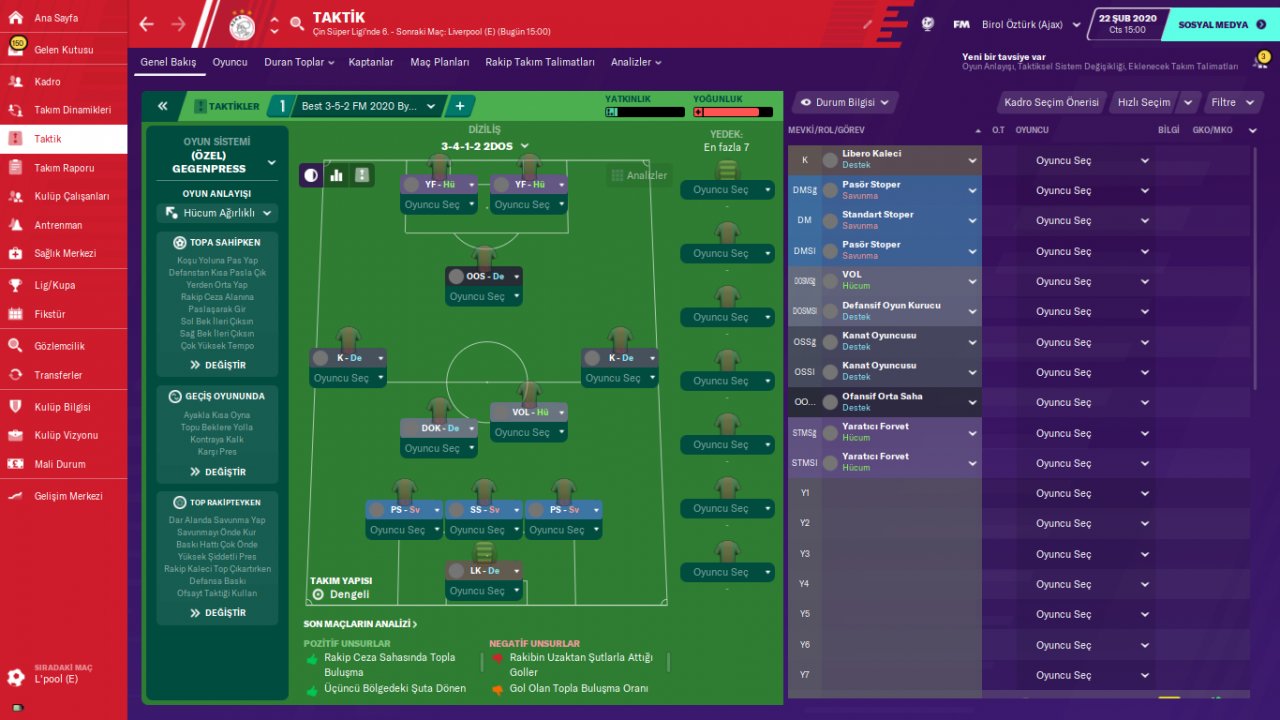The height and width of the screenshot is (720, 1280).
Task: Add a new tactic with plus button
Action: [460, 105]
